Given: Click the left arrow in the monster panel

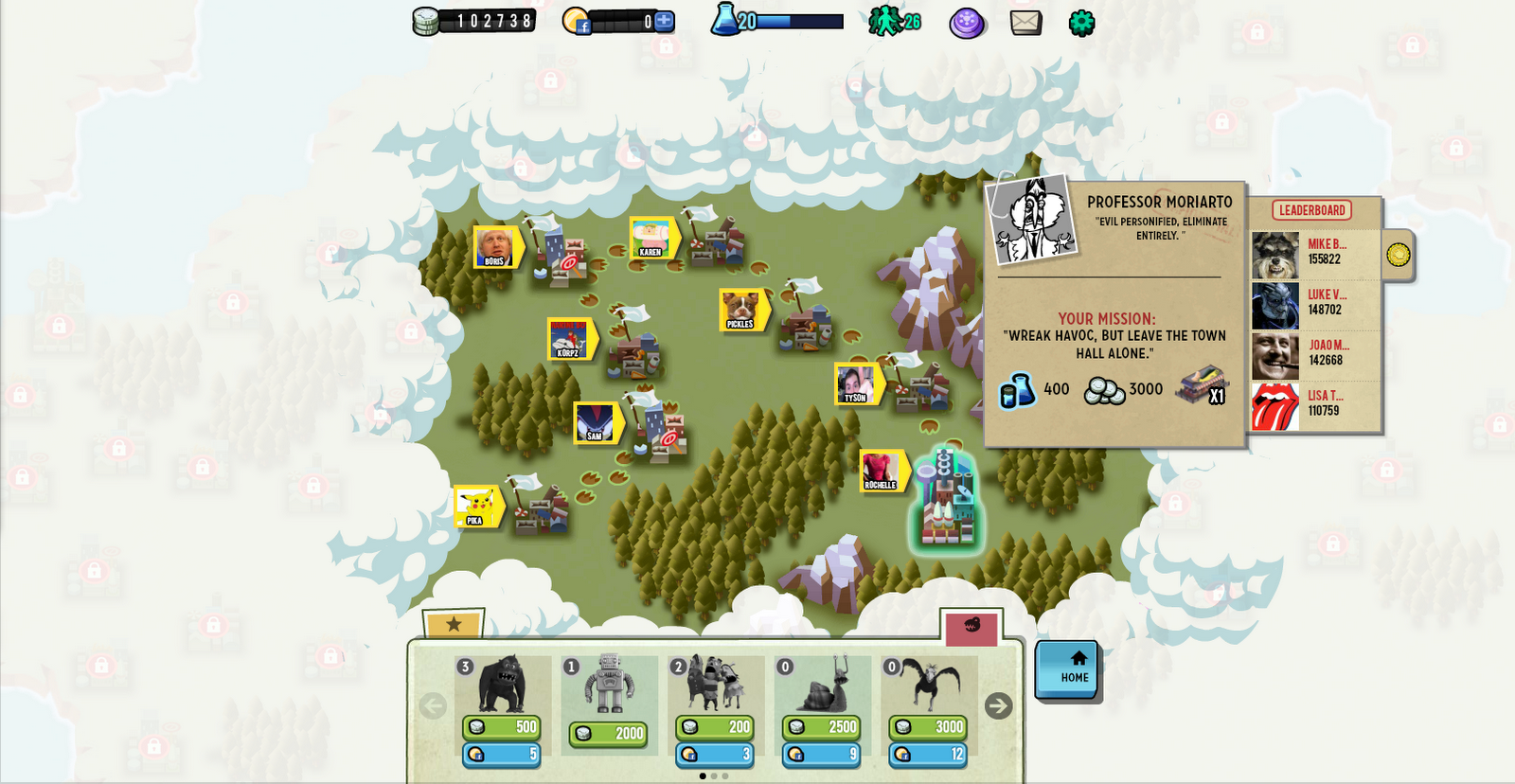Looking at the screenshot, I should pyautogui.click(x=434, y=705).
